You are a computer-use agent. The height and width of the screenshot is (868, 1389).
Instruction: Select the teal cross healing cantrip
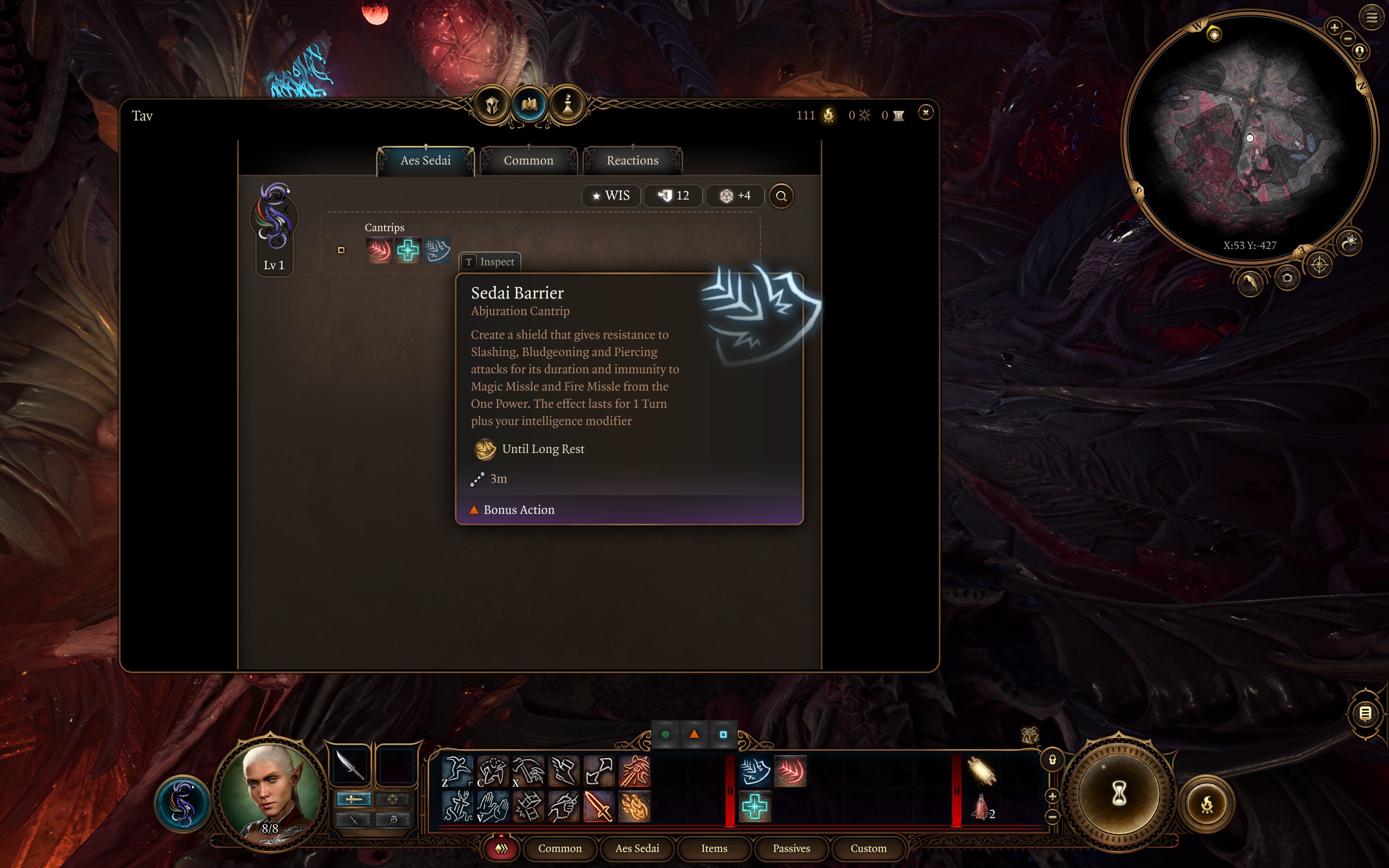pyautogui.click(x=408, y=250)
